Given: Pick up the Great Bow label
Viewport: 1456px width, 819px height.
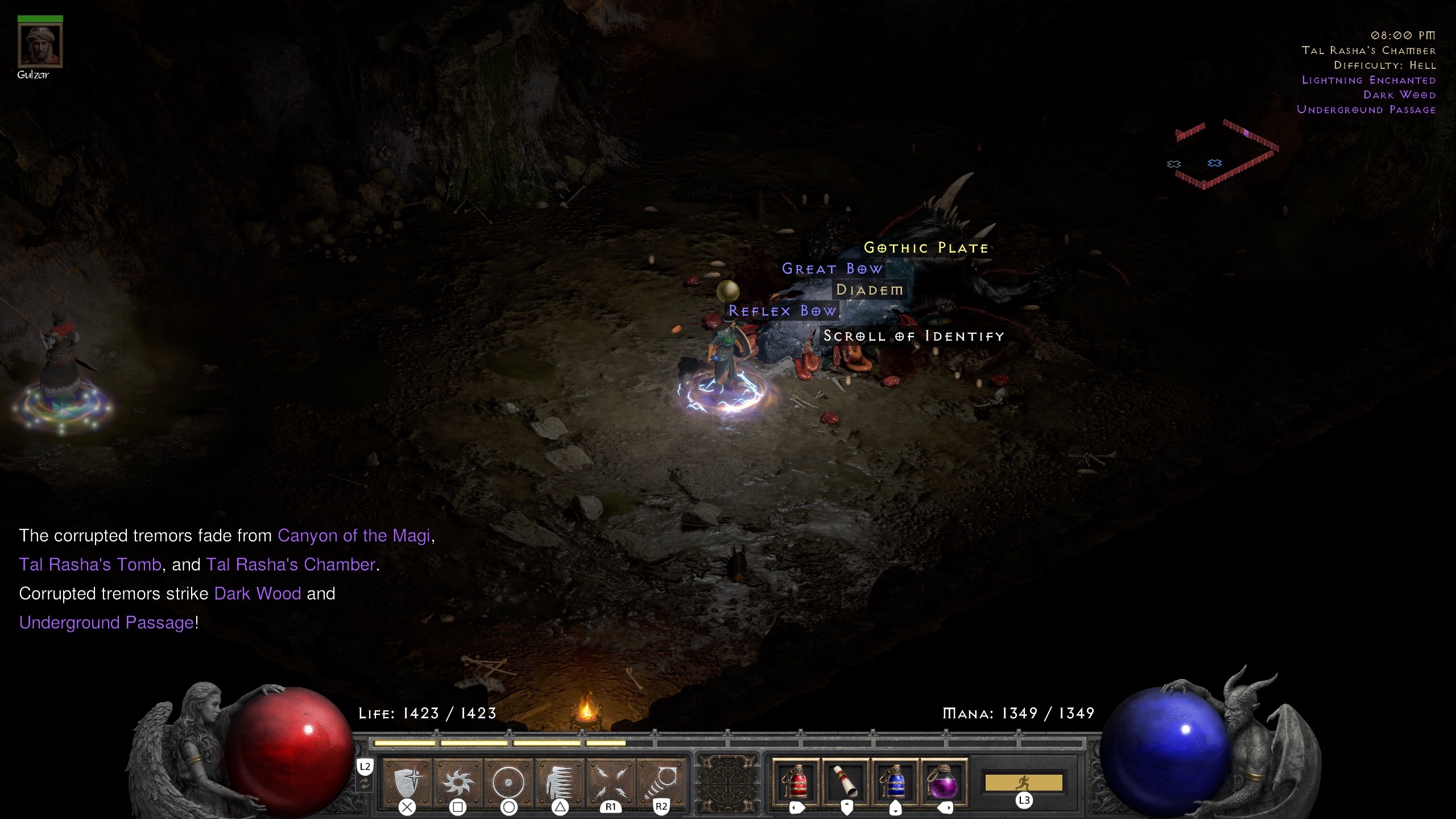Looking at the screenshot, I should click(x=832, y=269).
